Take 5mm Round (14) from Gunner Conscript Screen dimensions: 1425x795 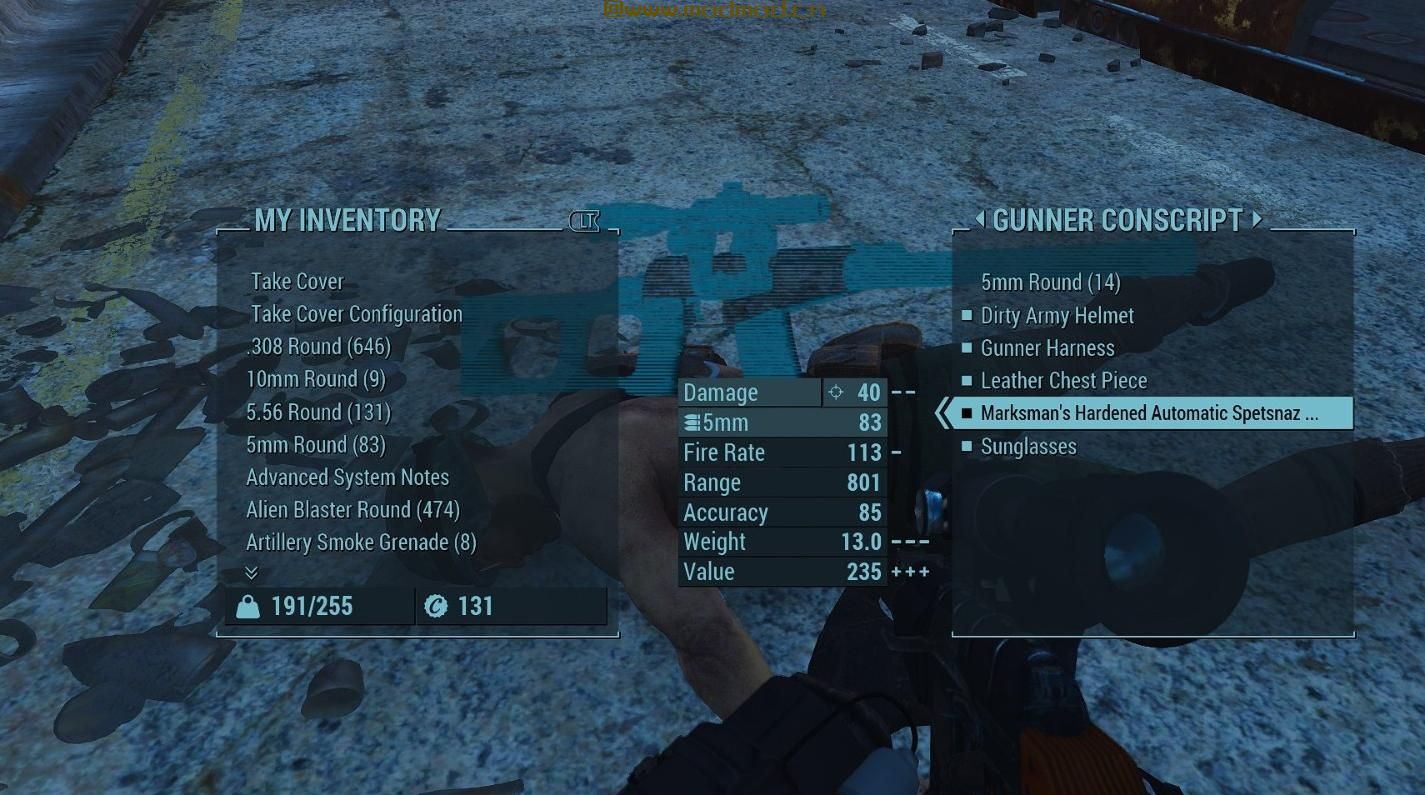click(x=1050, y=282)
